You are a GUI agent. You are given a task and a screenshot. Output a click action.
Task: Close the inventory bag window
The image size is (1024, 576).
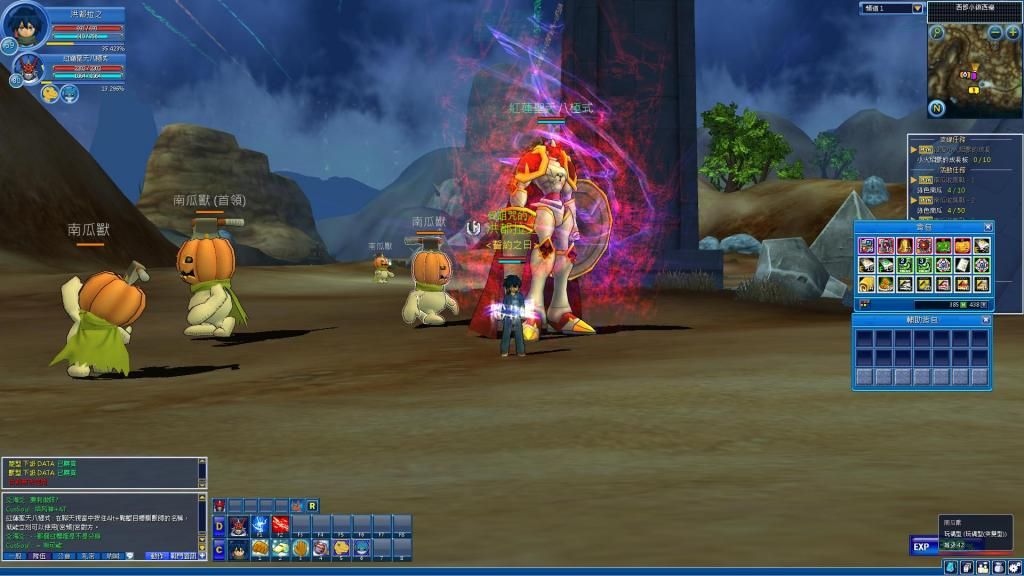pyautogui.click(x=988, y=227)
